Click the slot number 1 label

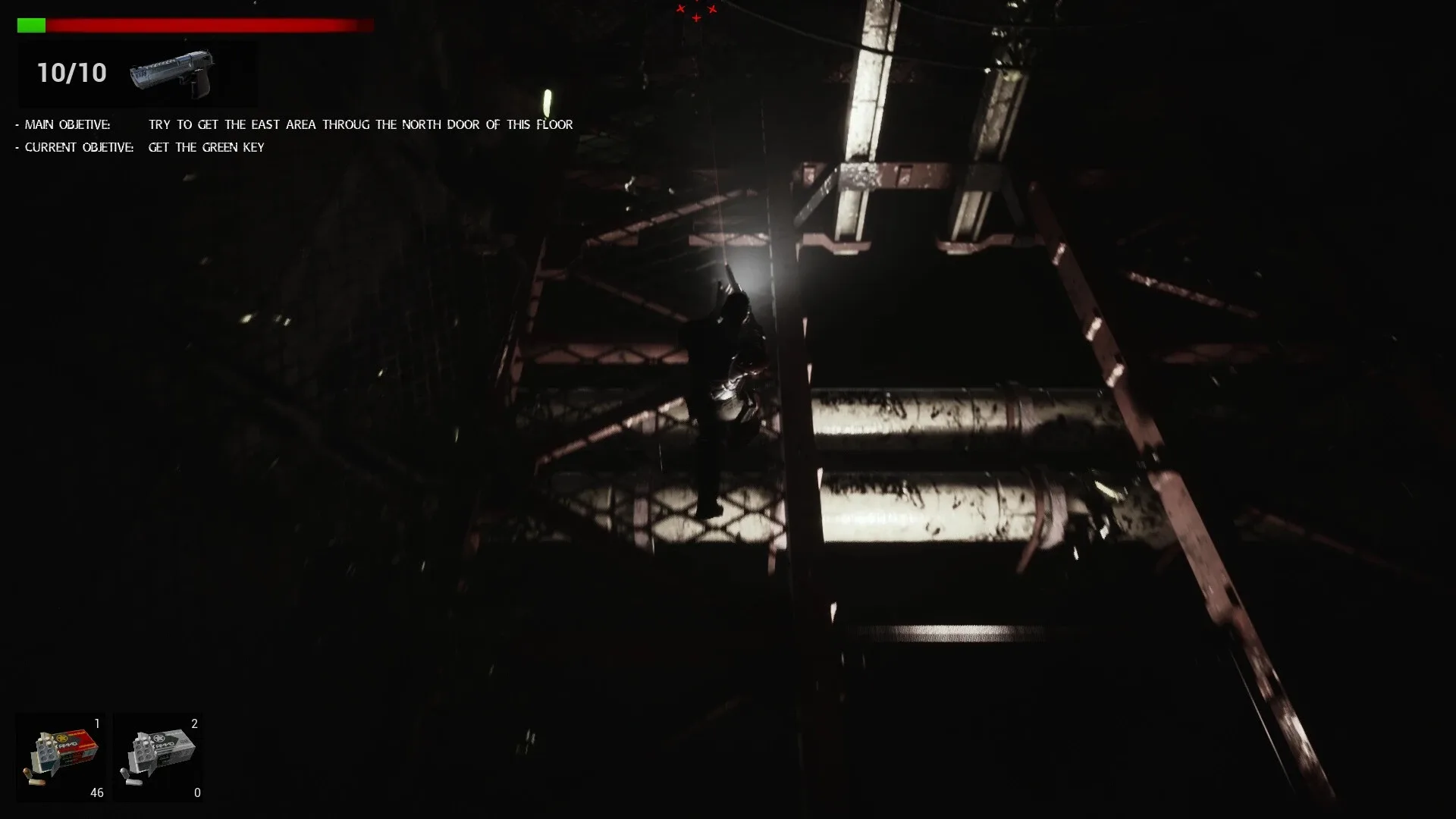pos(96,724)
